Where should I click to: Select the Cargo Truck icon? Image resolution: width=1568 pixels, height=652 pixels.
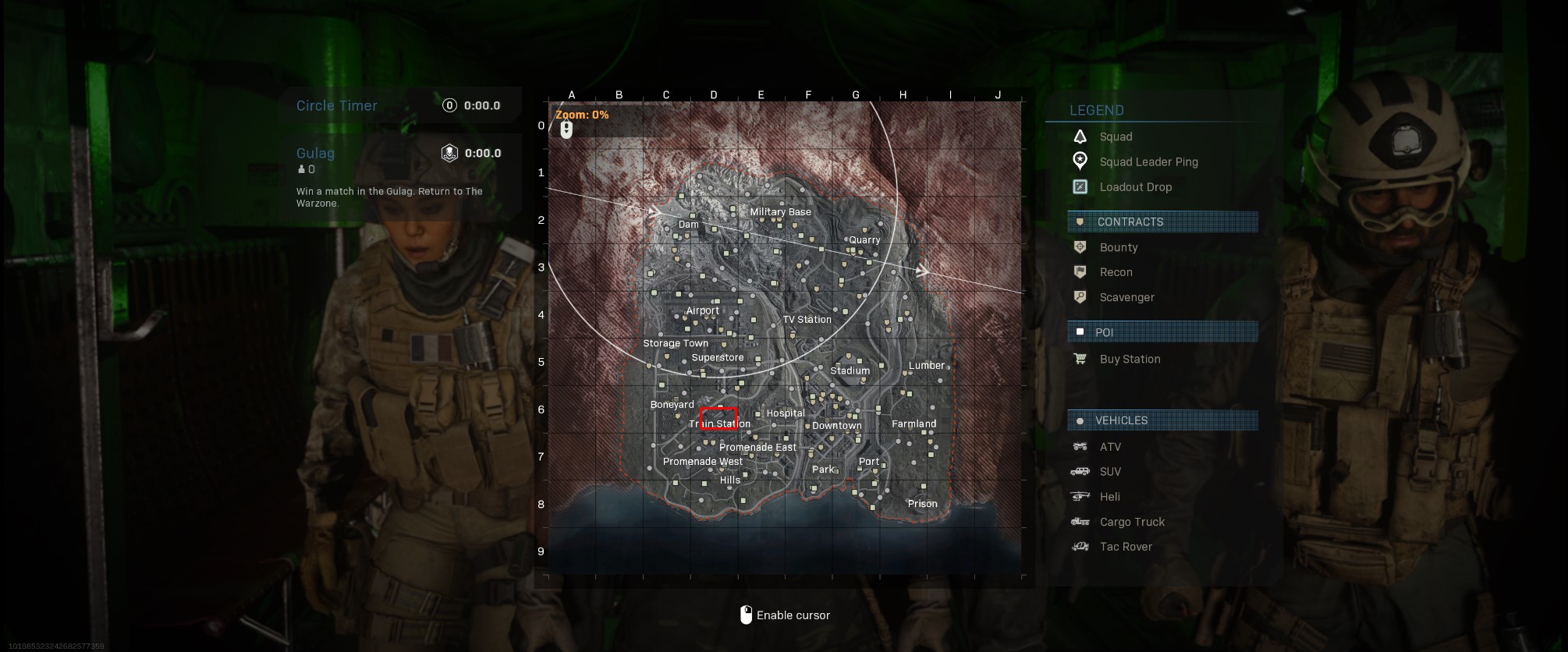(x=1080, y=521)
